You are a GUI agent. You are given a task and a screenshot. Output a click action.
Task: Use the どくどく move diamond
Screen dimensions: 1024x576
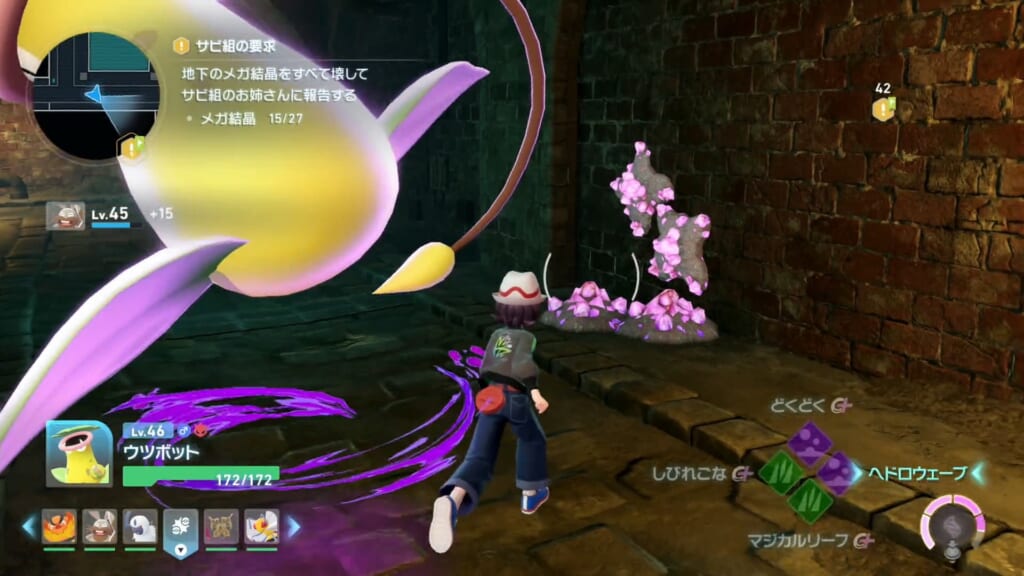808,443
